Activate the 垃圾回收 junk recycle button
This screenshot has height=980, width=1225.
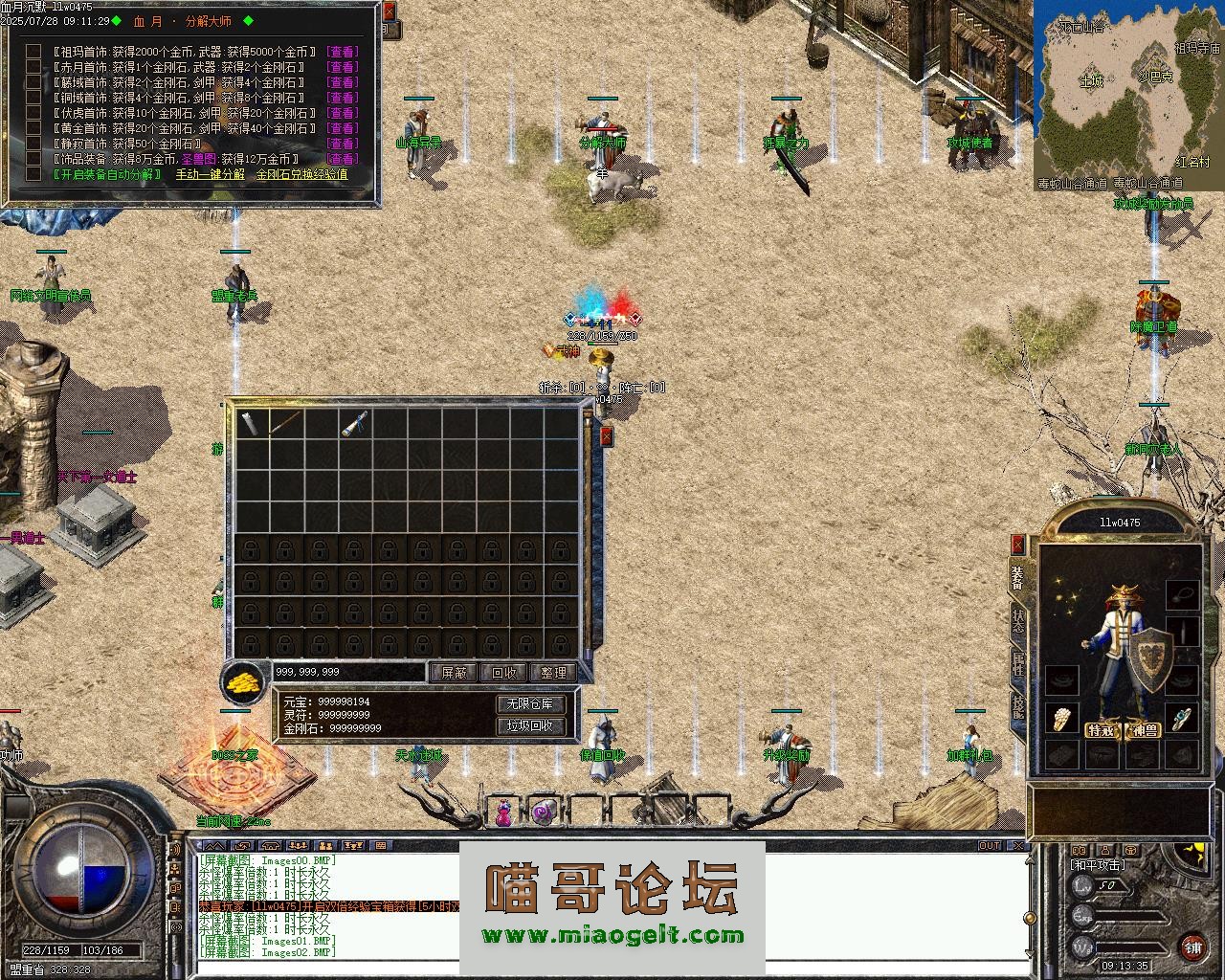530,725
